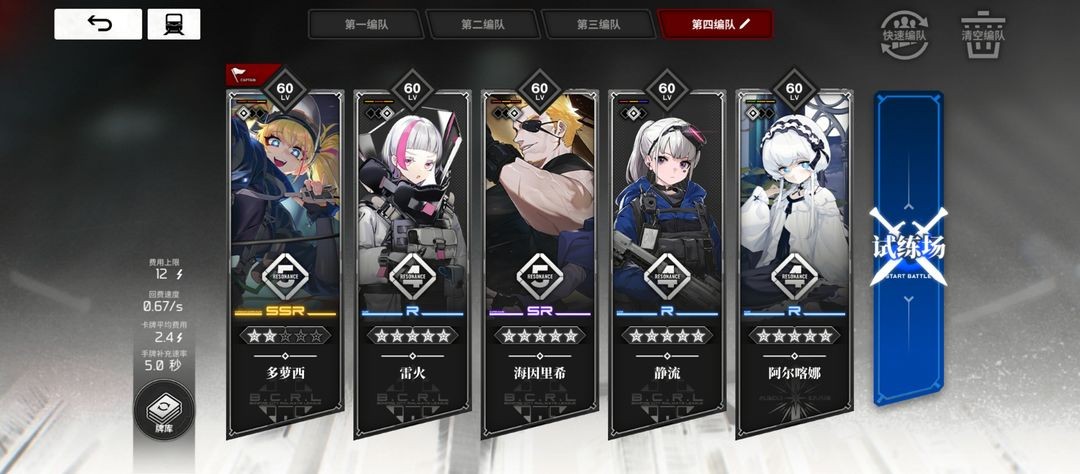Viewport: 1080px width, 474px height.
Task: Switch to the 第一编队 tab
Action: [365, 24]
